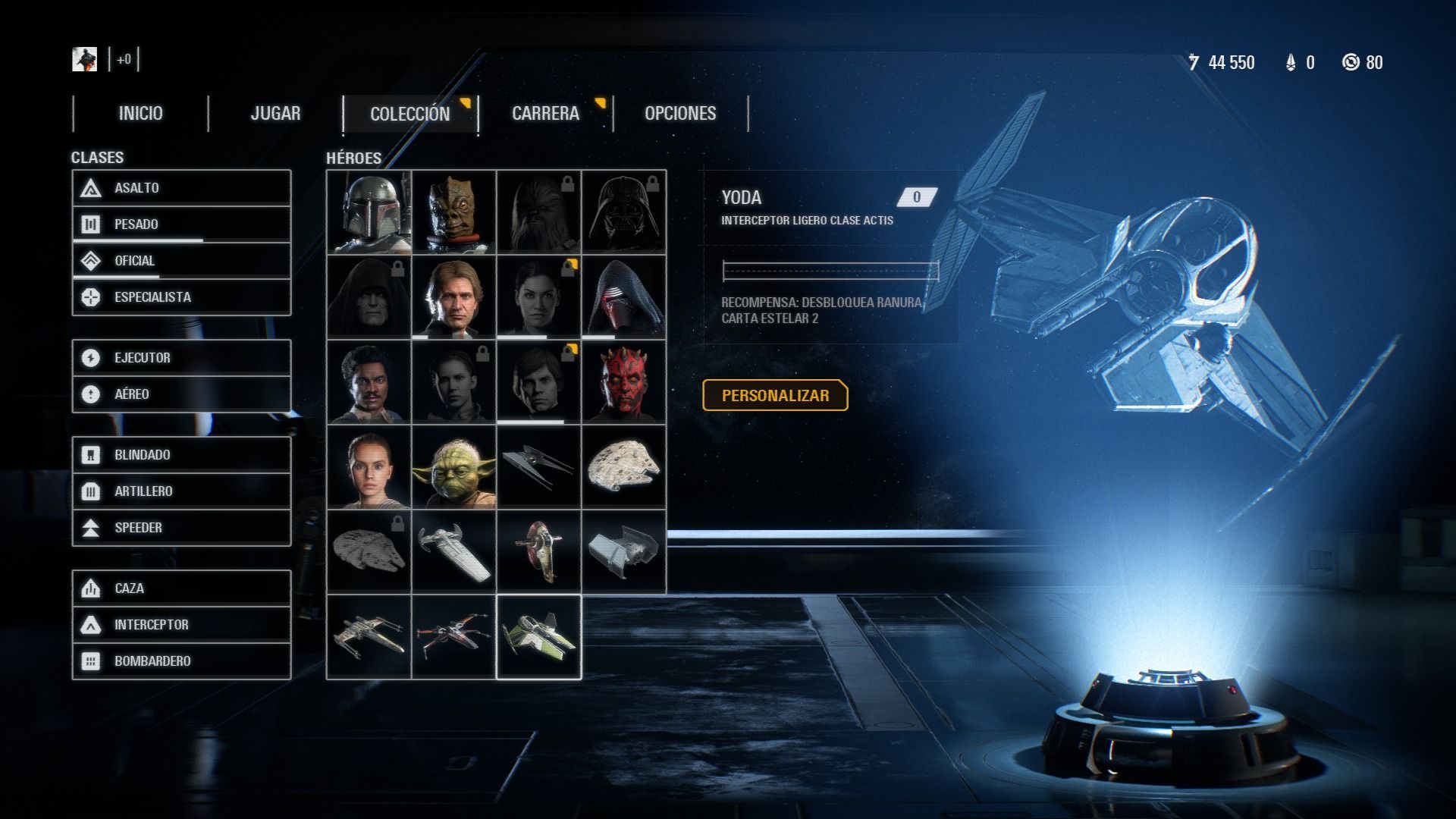1456x819 pixels.
Task: Select the Asalto class
Action: (181, 188)
